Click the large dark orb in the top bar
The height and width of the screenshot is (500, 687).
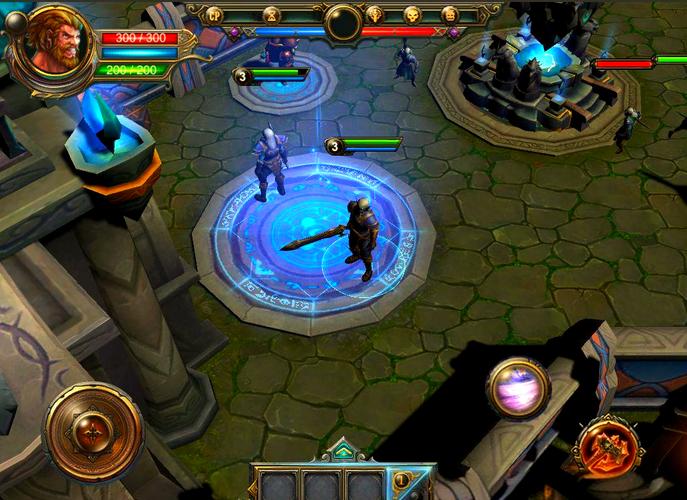pos(342,18)
